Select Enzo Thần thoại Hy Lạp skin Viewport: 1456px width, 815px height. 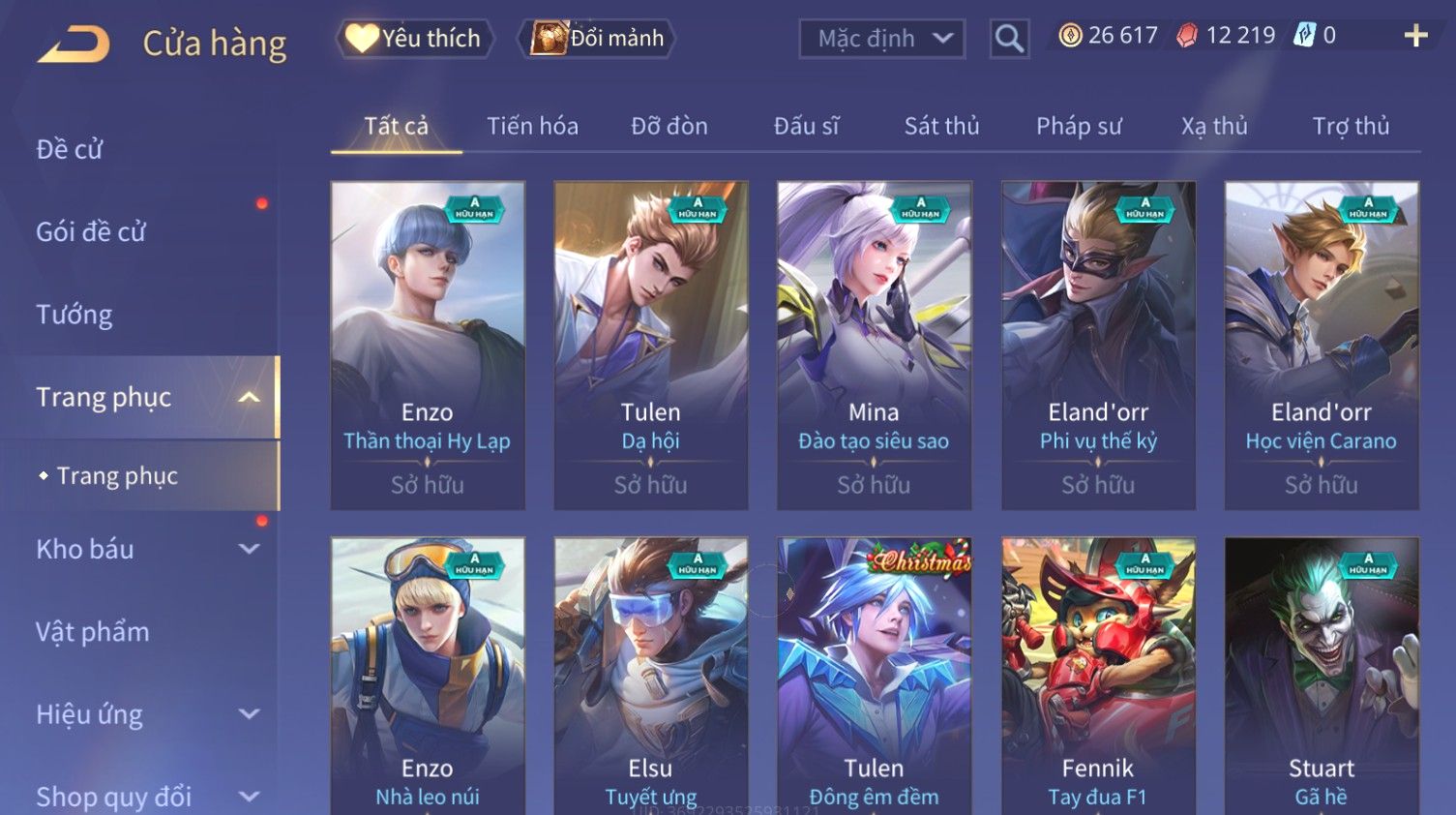pyautogui.click(x=428, y=345)
